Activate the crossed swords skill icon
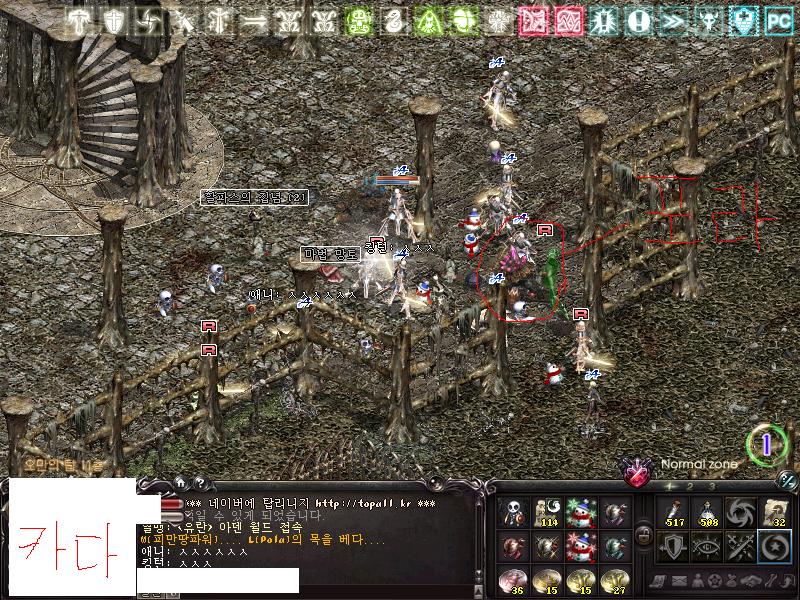Viewport: 800px width, 600px height. (x=741, y=545)
